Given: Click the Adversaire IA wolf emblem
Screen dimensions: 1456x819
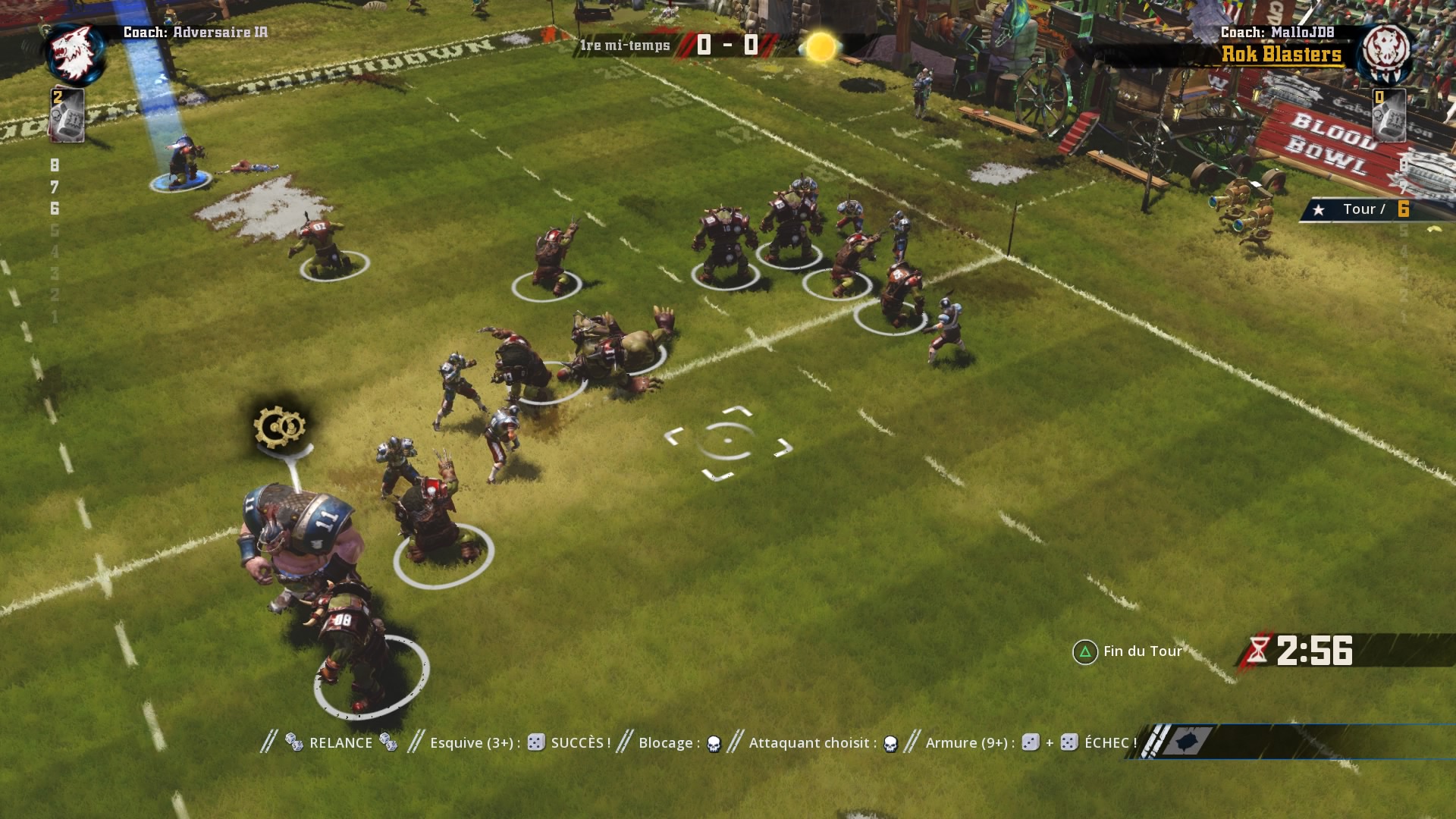Looking at the screenshot, I should (x=74, y=53).
